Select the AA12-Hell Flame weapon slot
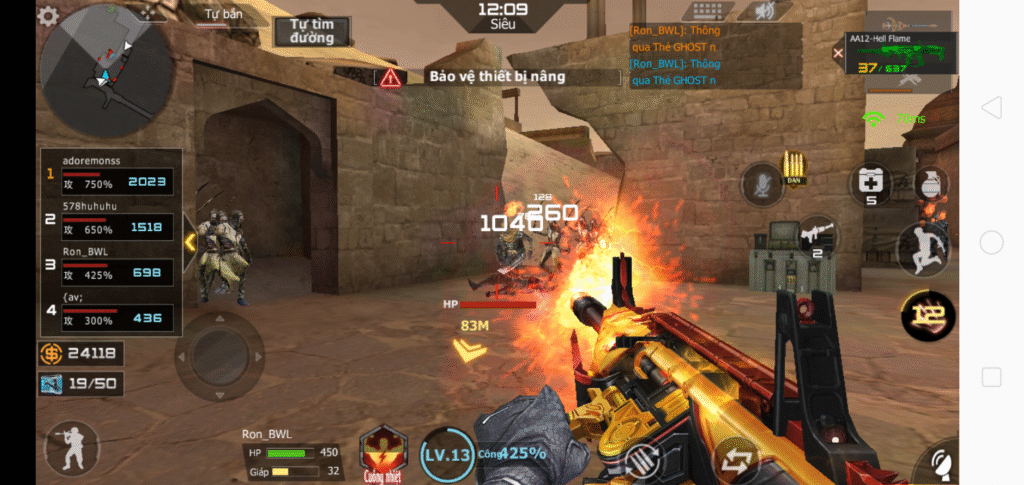Screen dimensions: 1024x485 pyautogui.click(x=902, y=55)
